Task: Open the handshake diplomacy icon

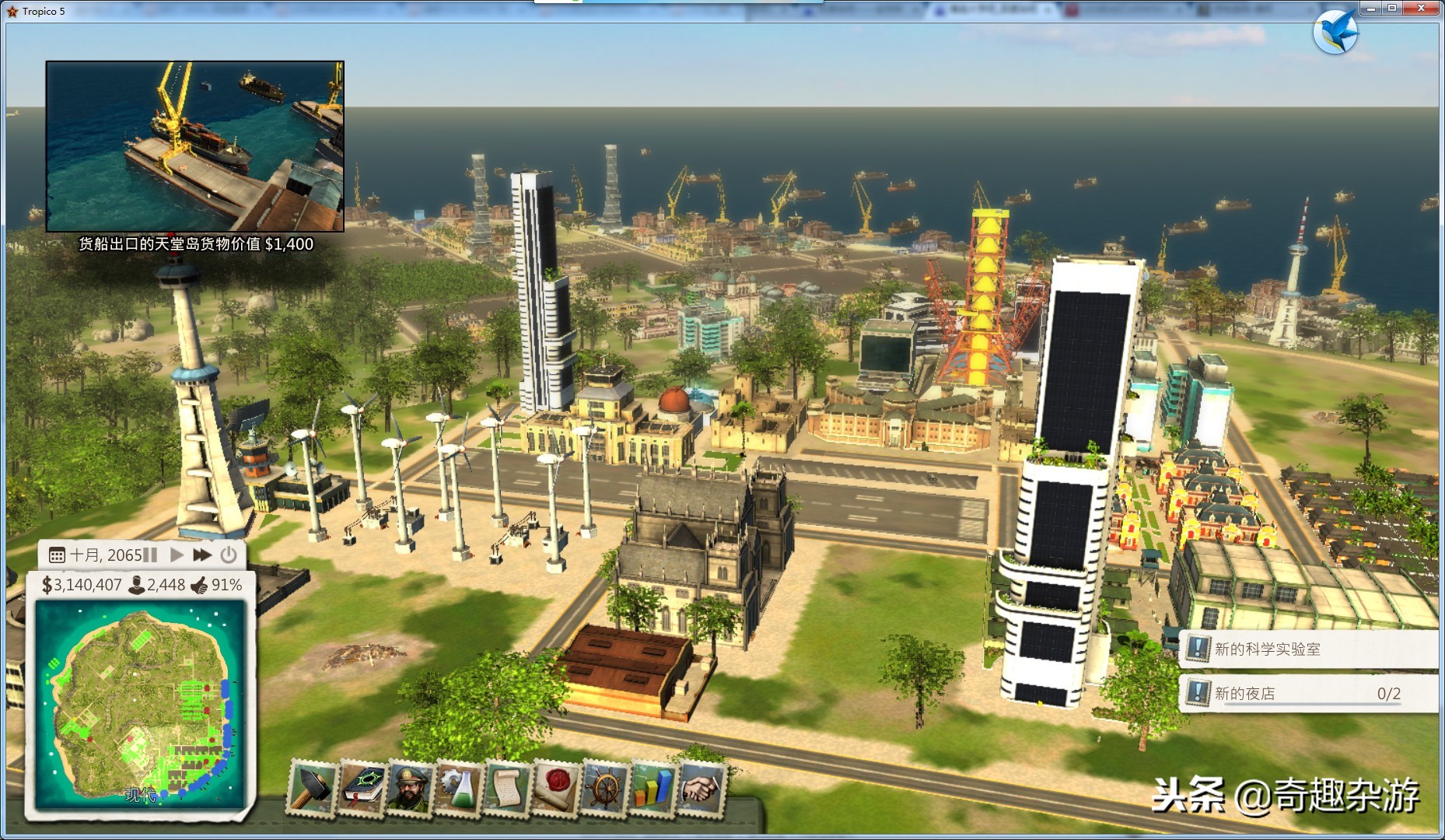Action: [x=701, y=788]
